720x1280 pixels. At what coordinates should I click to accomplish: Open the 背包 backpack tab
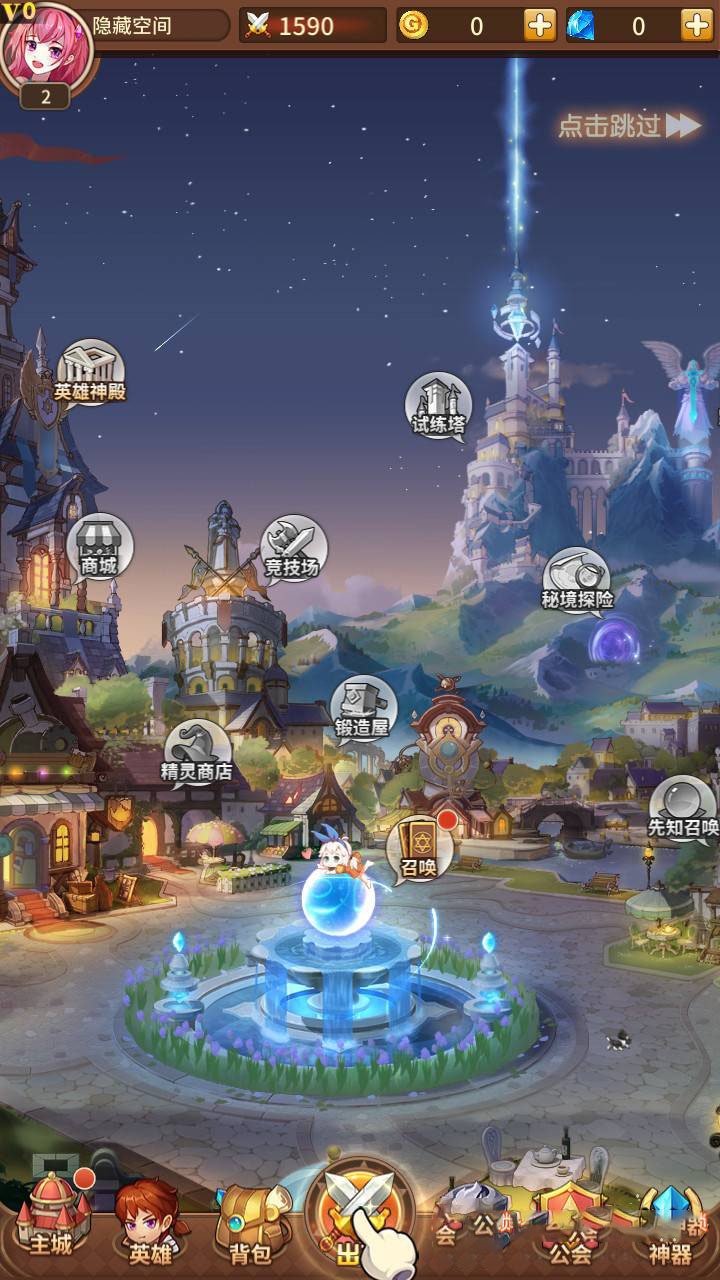click(250, 1222)
